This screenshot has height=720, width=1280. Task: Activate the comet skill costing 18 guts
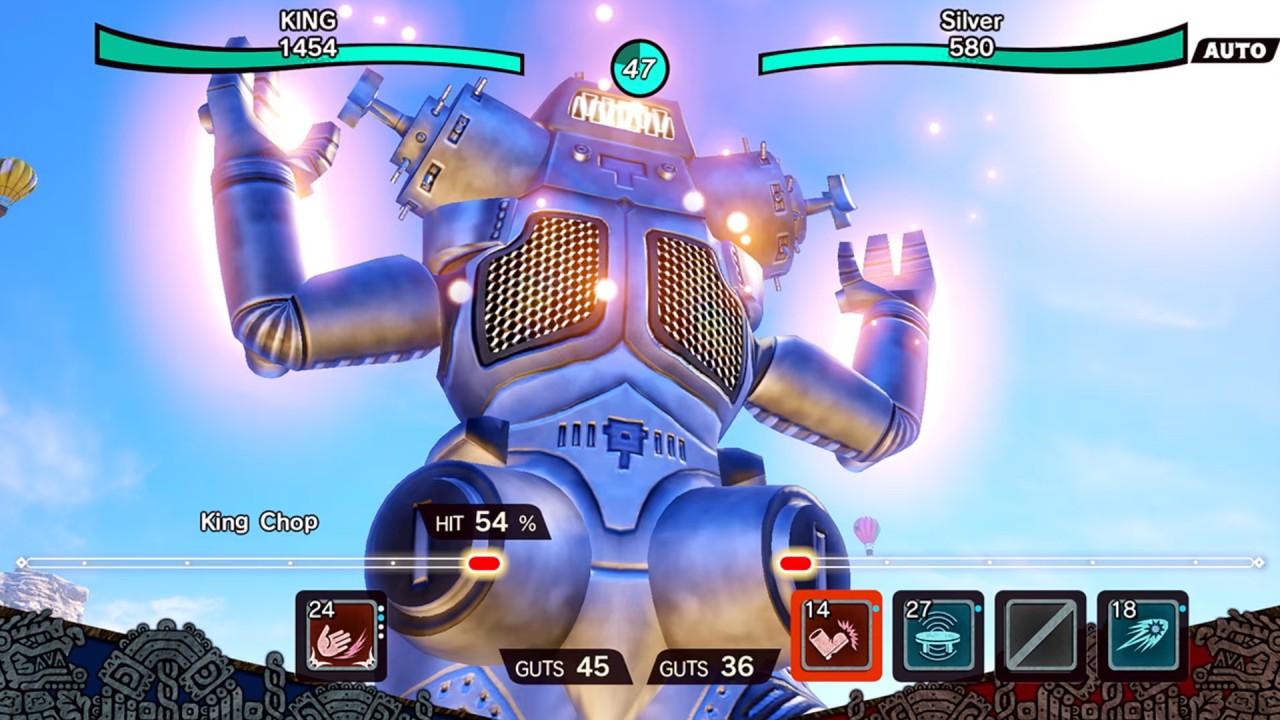point(1143,636)
